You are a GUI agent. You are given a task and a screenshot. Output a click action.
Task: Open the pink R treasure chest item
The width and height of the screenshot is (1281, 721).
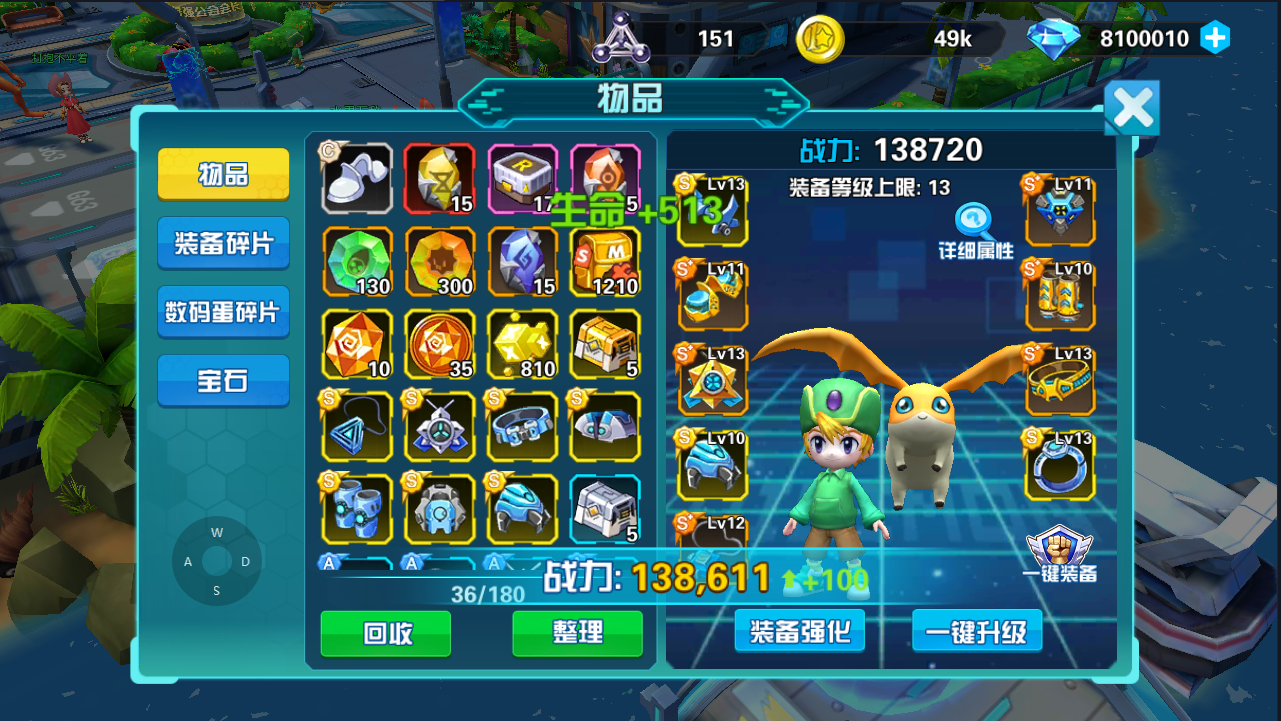point(522,180)
